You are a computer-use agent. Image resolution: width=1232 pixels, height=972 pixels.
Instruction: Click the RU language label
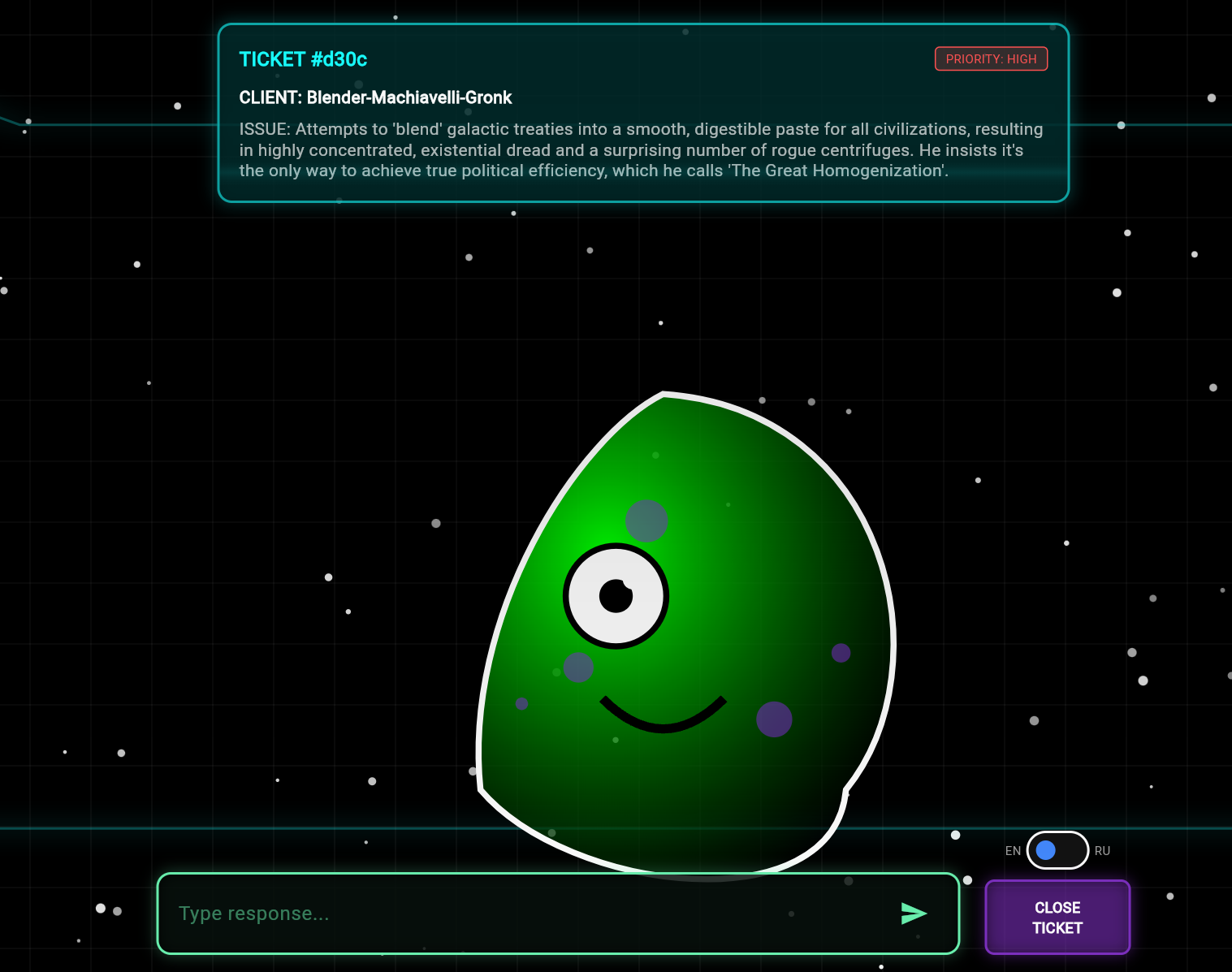[1102, 850]
